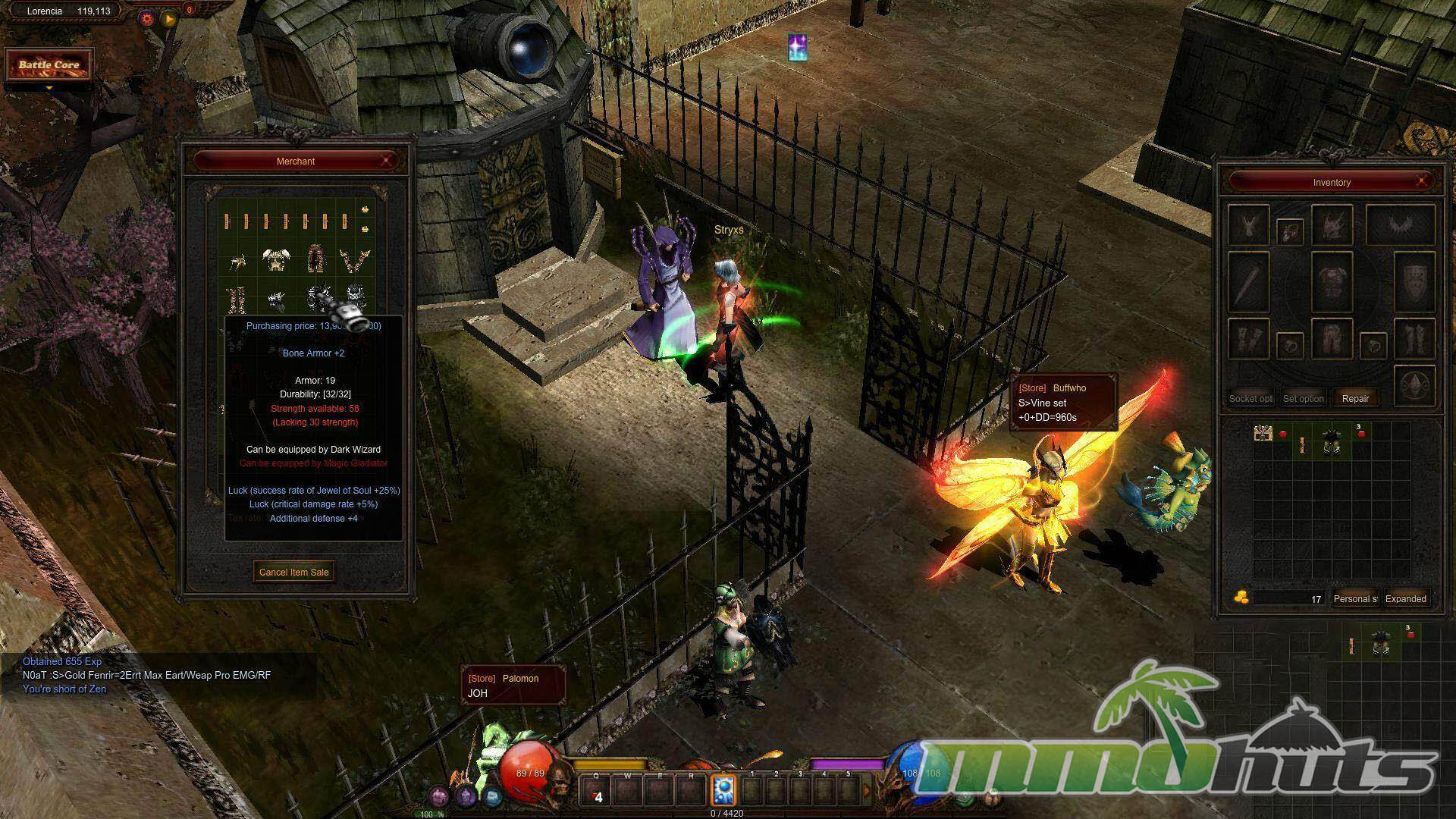Click the gear settings icon near Lorencia
The width and height of the screenshot is (1456, 819).
click(147, 18)
